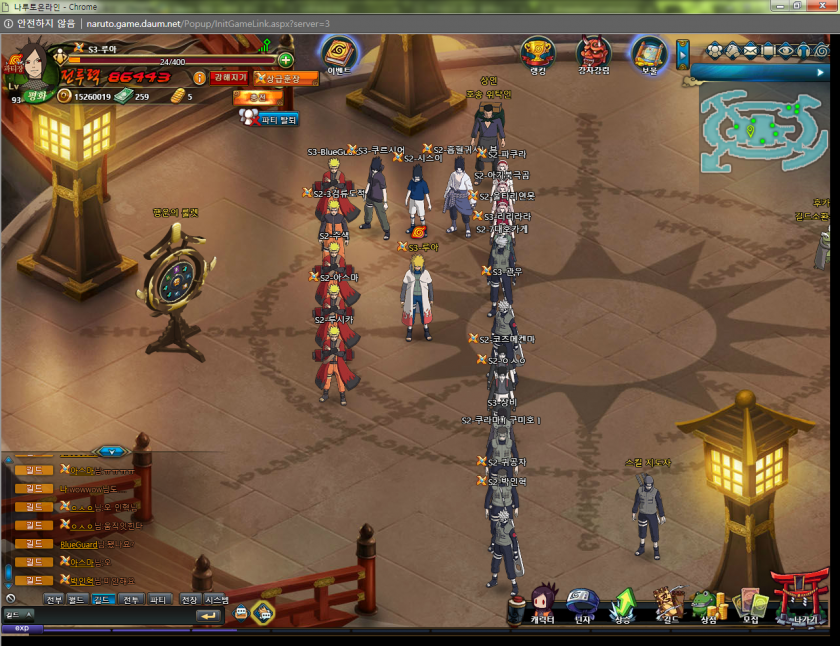
Task: Open the 캐릭터 character menu
Action: click(x=543, y=606)
